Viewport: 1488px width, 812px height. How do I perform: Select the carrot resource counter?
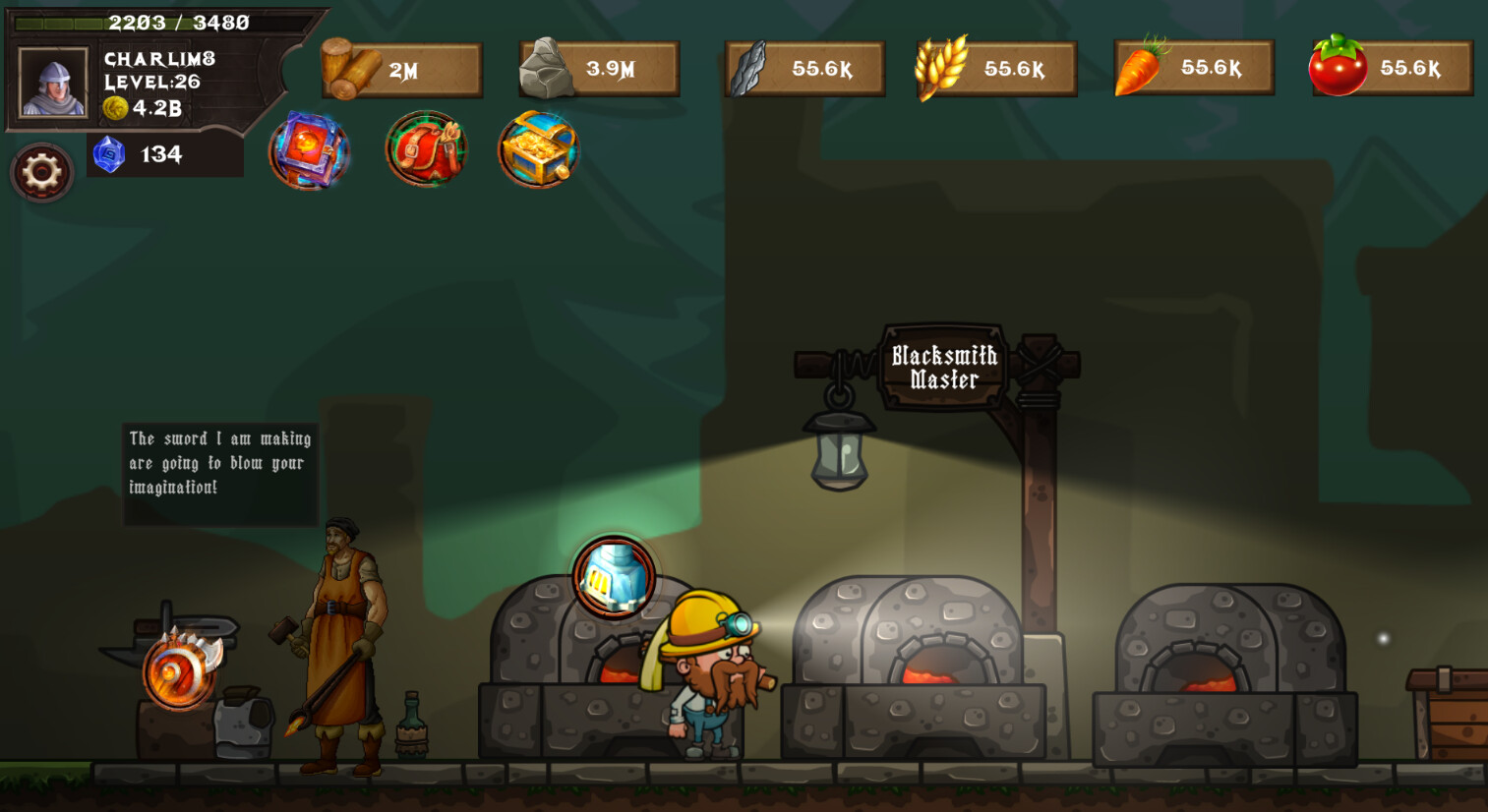pyautogui.click(x=1193, y=66)
